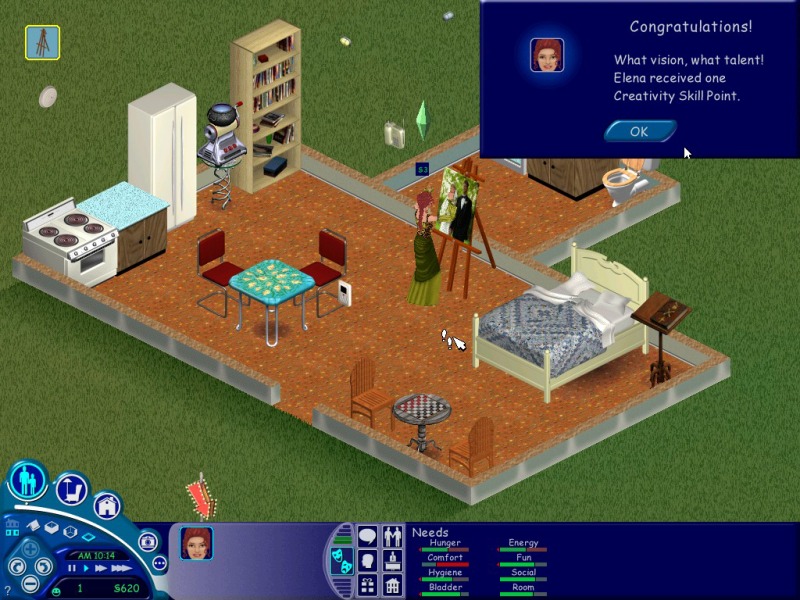Screen dimensions: 800x600
Task: Open the camera snapshot tool
Action: click(x=149, y=541)
